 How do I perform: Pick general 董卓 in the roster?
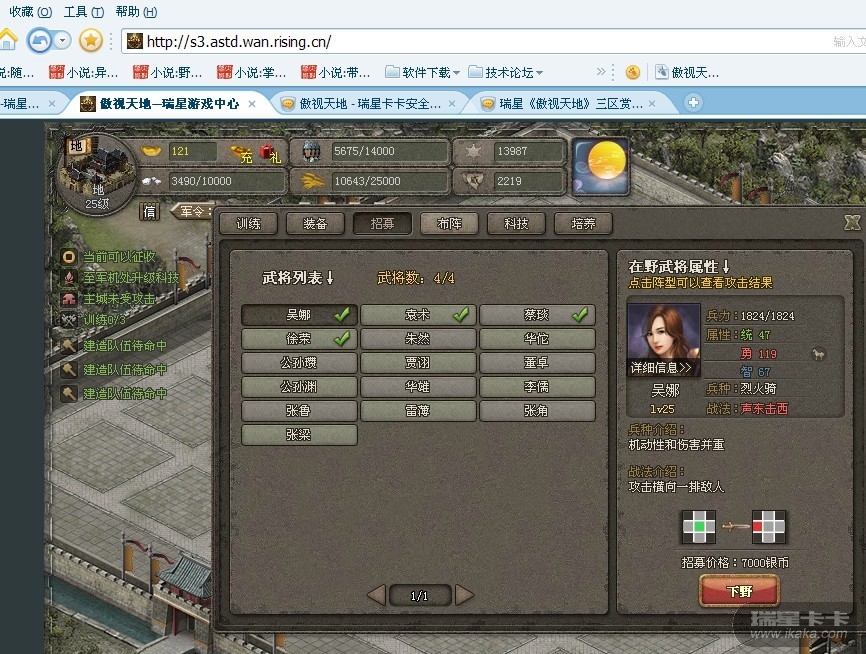click(537, 363)
